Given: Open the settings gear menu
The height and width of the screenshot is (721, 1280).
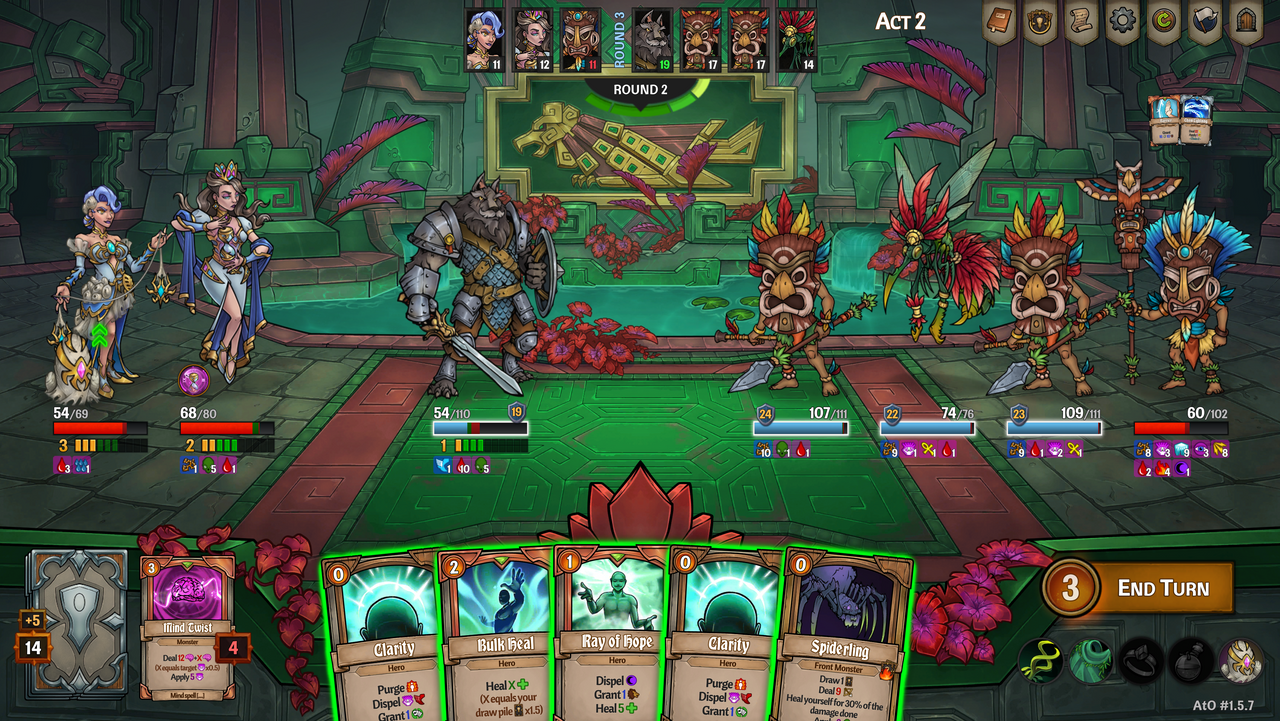Looking at the screenshot, I should (x=1121, y=20).
